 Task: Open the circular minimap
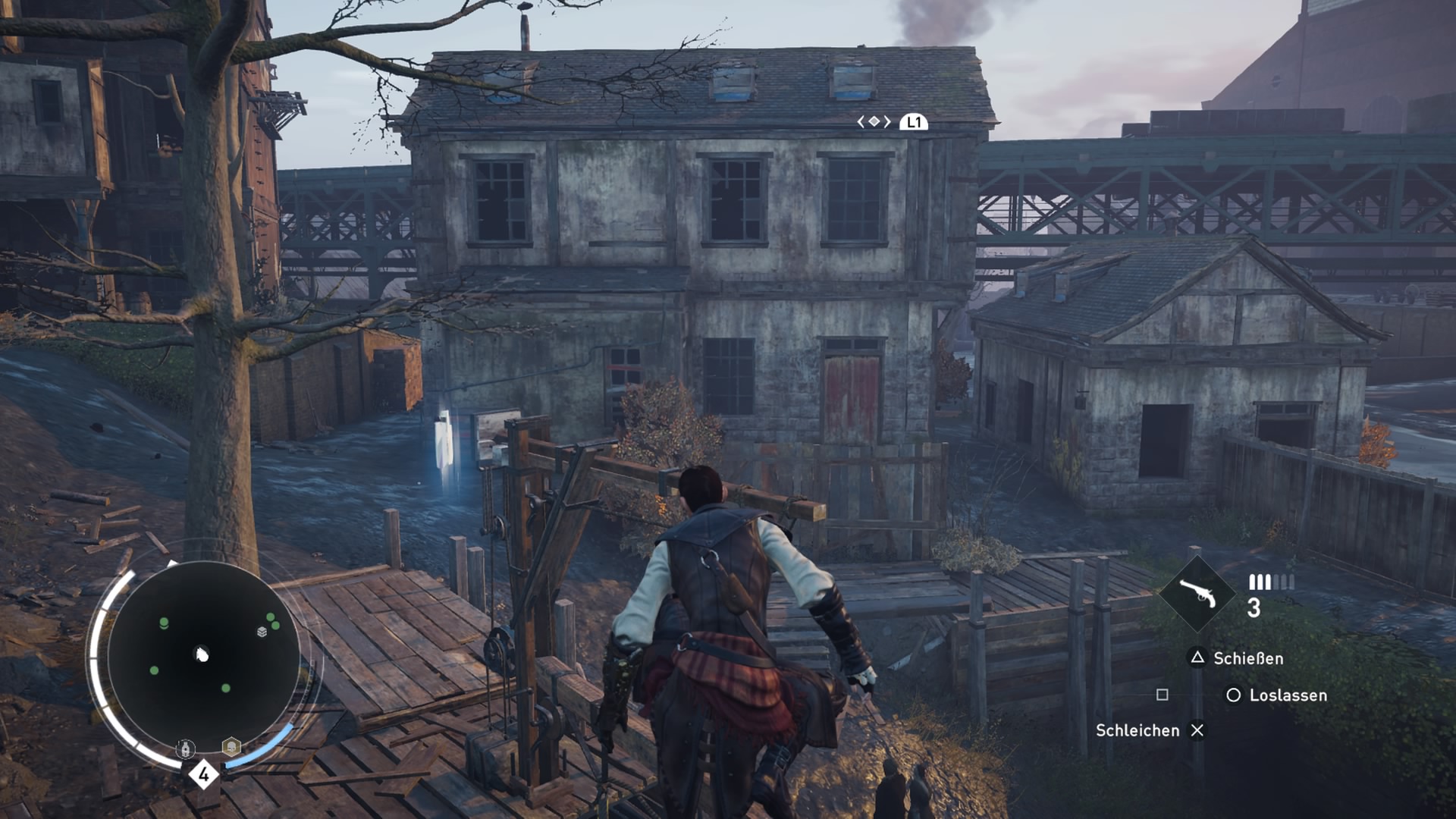click(x=203, y=657)
